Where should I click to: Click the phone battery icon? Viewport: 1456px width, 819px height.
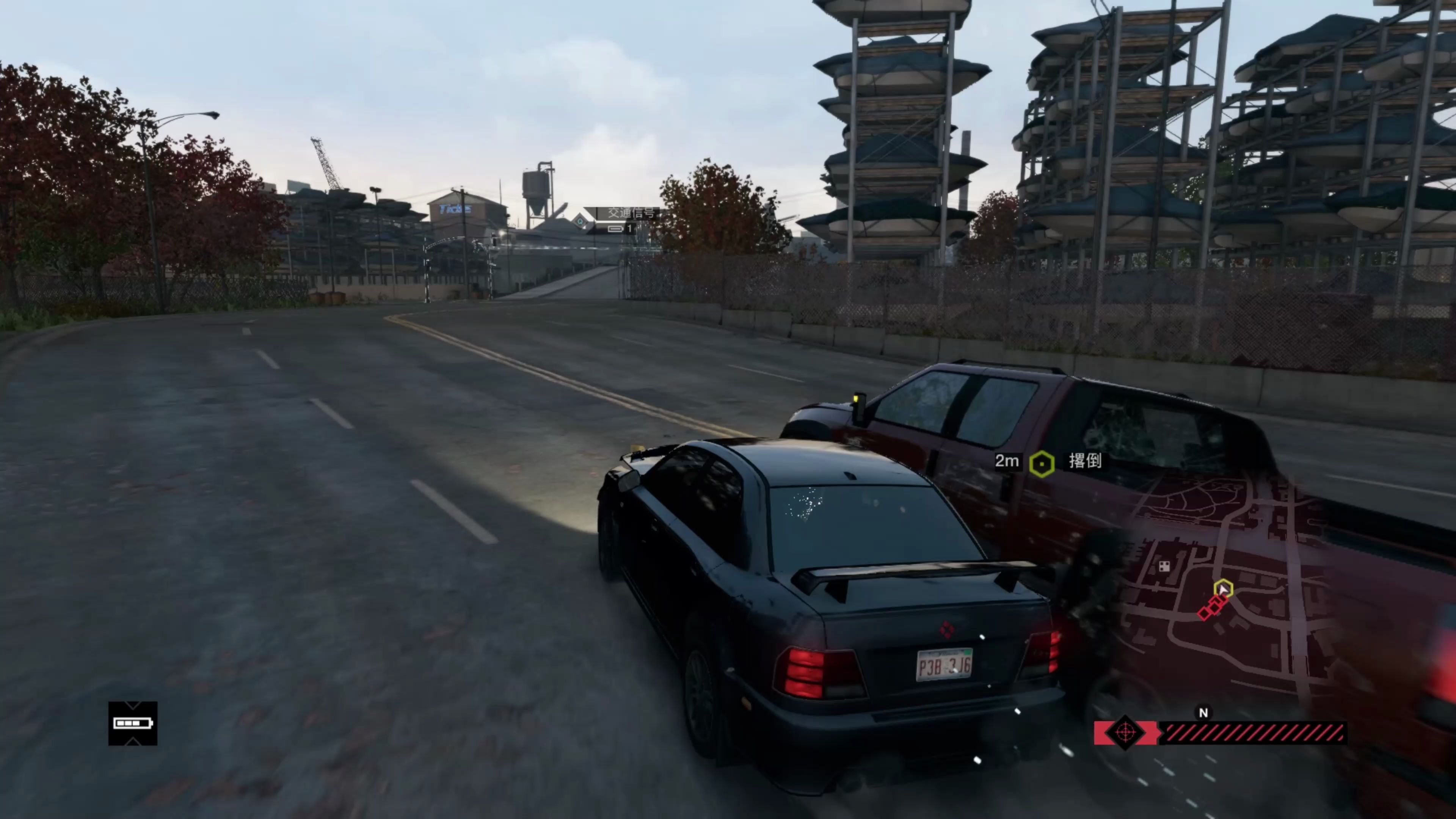tap(133, 723)
